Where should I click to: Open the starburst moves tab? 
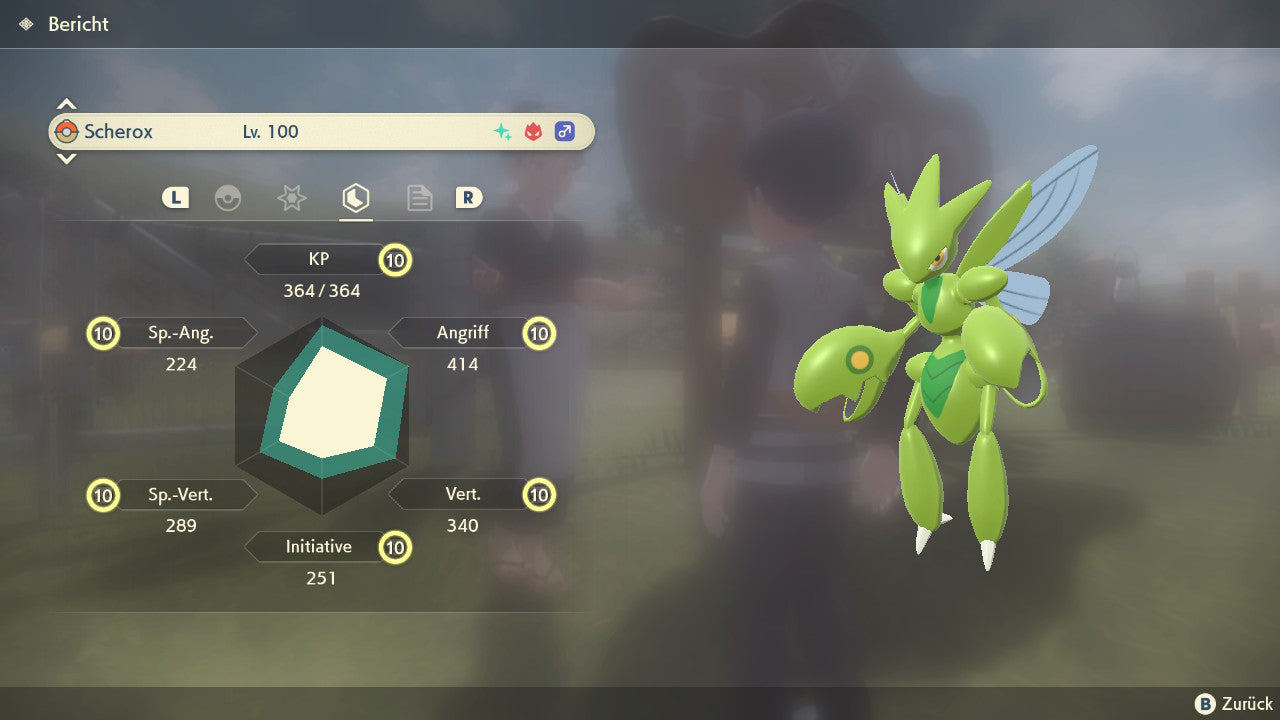(x=291, y=198)
